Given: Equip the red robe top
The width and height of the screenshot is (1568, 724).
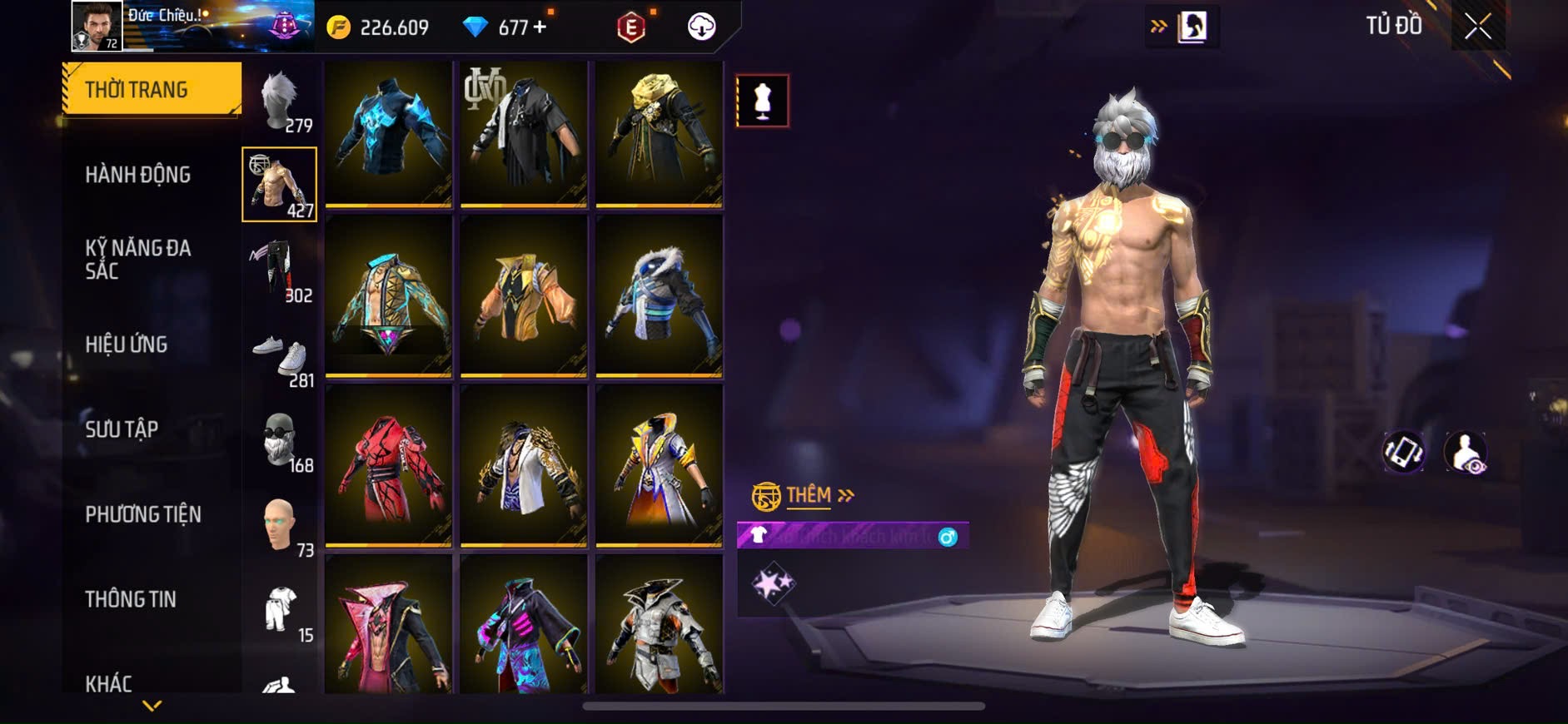Looking at the screenshot, I should point(388,464).
